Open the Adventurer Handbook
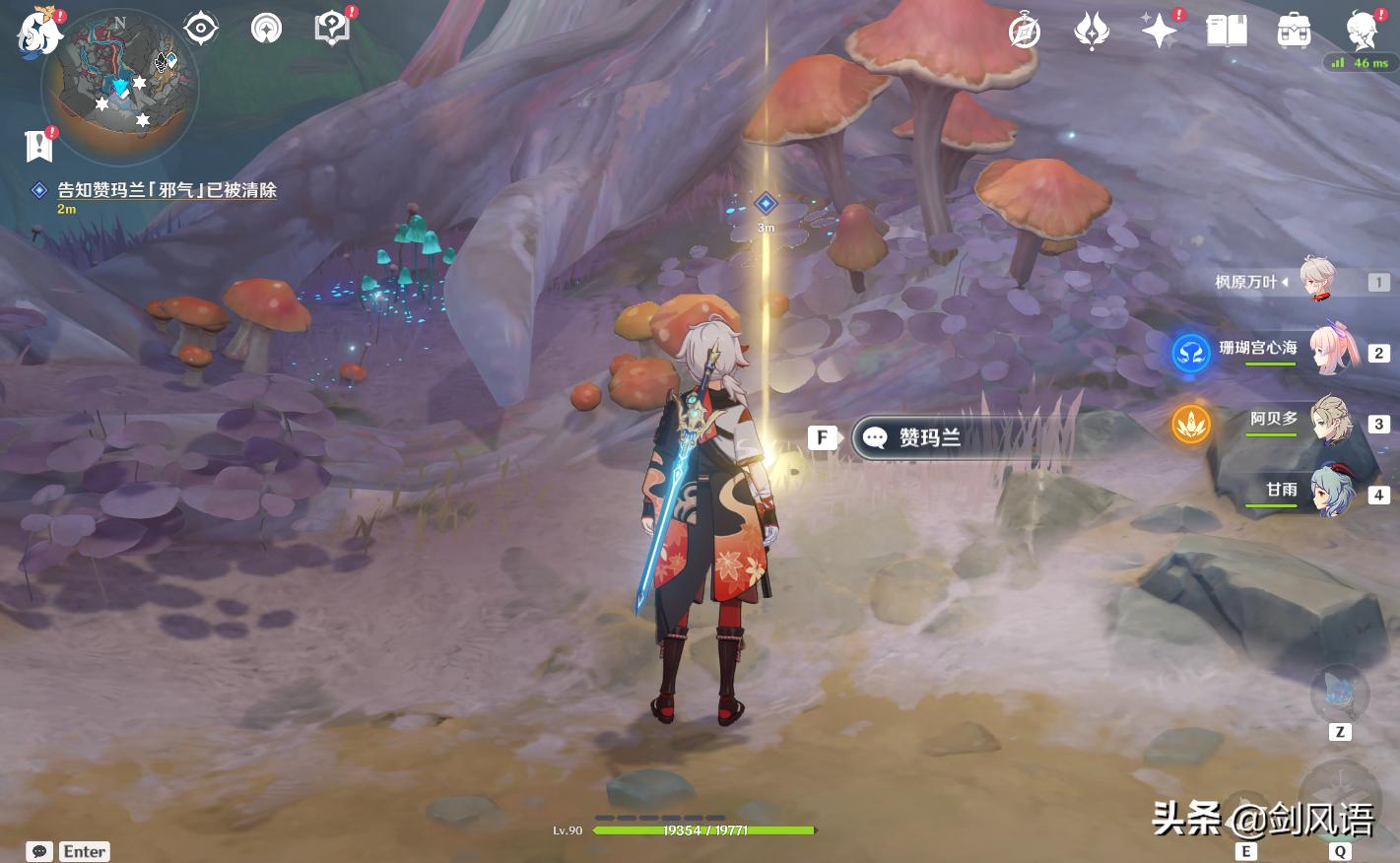1400x863 pixels. coord(331,27)
